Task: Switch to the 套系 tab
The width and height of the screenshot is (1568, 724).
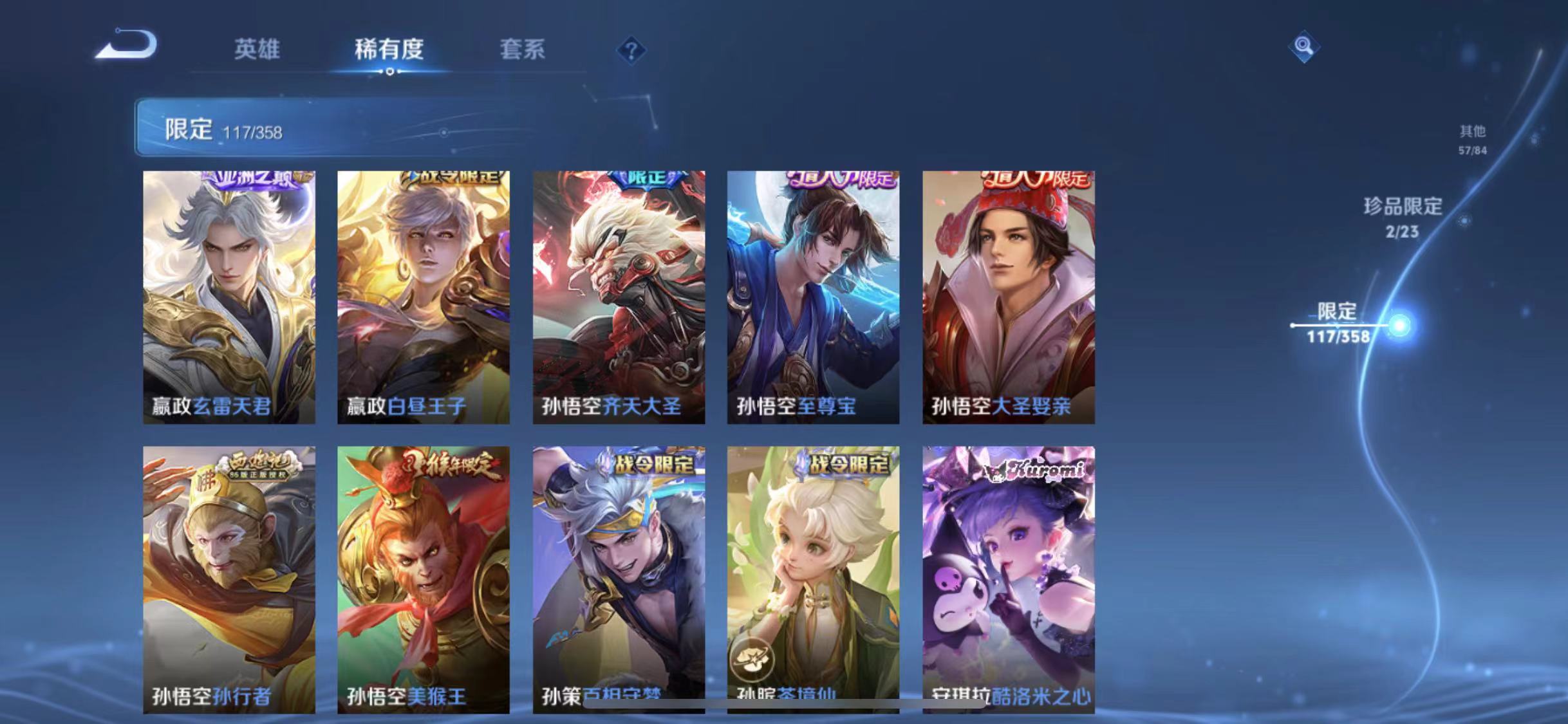Action: pyautogui.click(x=523, y=50)
